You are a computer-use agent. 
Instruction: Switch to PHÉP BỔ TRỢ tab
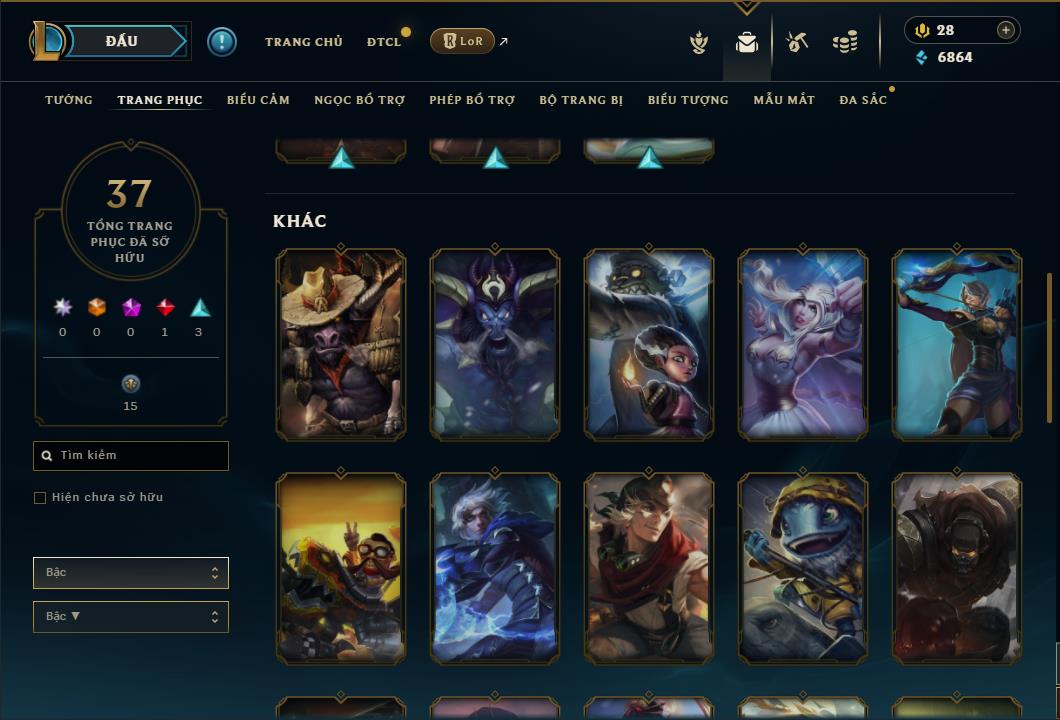[472, 100]
